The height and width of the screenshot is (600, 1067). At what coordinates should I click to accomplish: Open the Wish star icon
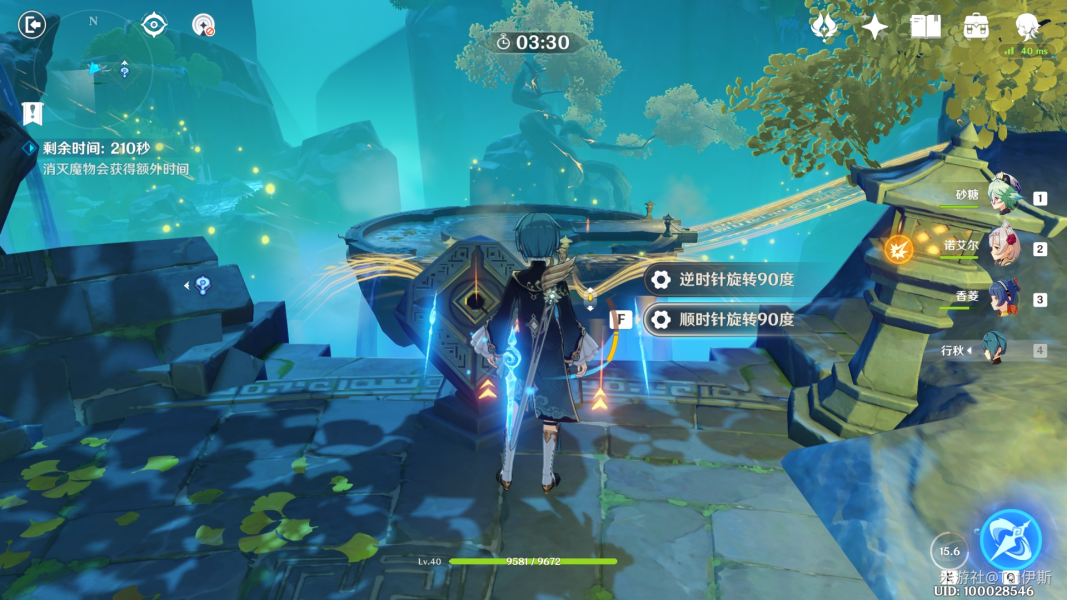click(x=824, y=27)
